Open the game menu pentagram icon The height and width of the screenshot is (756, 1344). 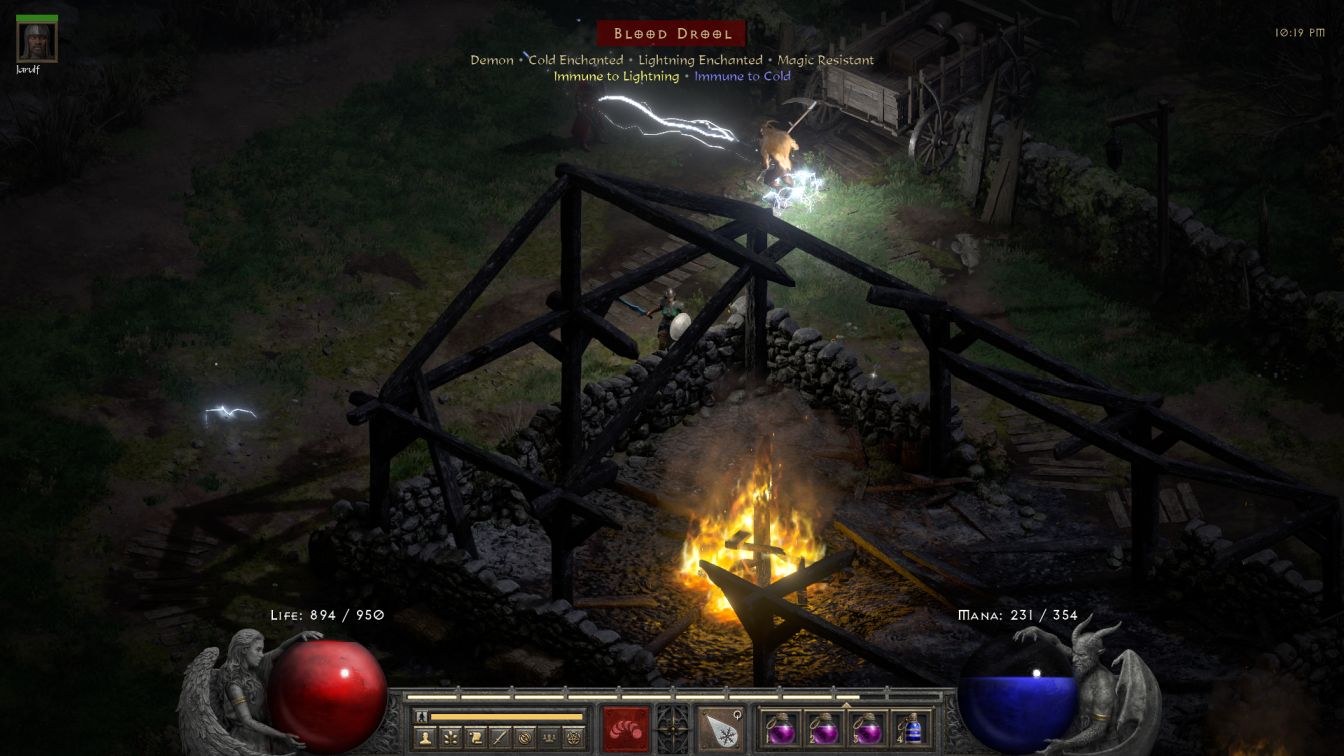574,738
